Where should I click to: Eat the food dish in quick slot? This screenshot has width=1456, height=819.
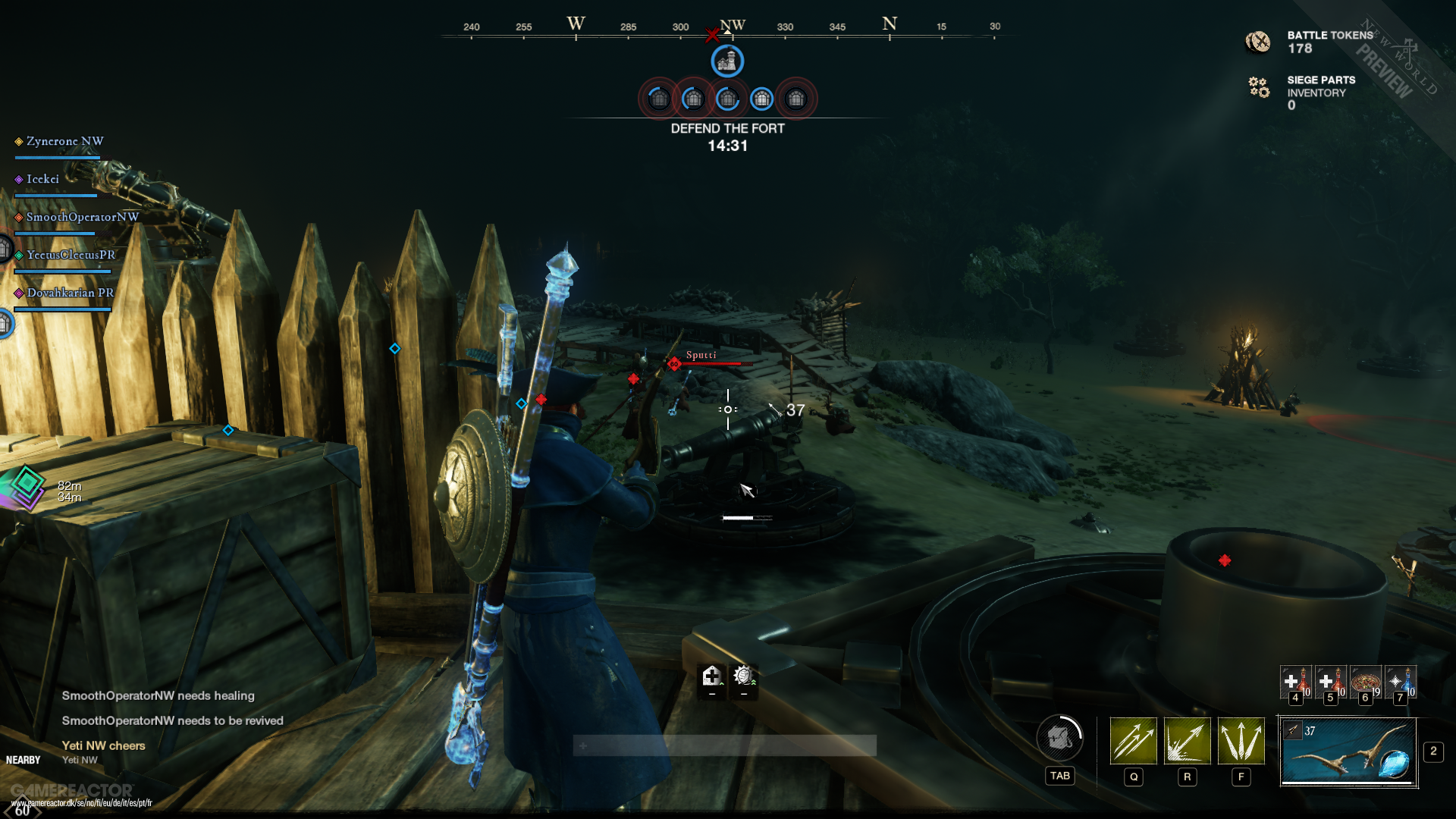(1366, 682)
